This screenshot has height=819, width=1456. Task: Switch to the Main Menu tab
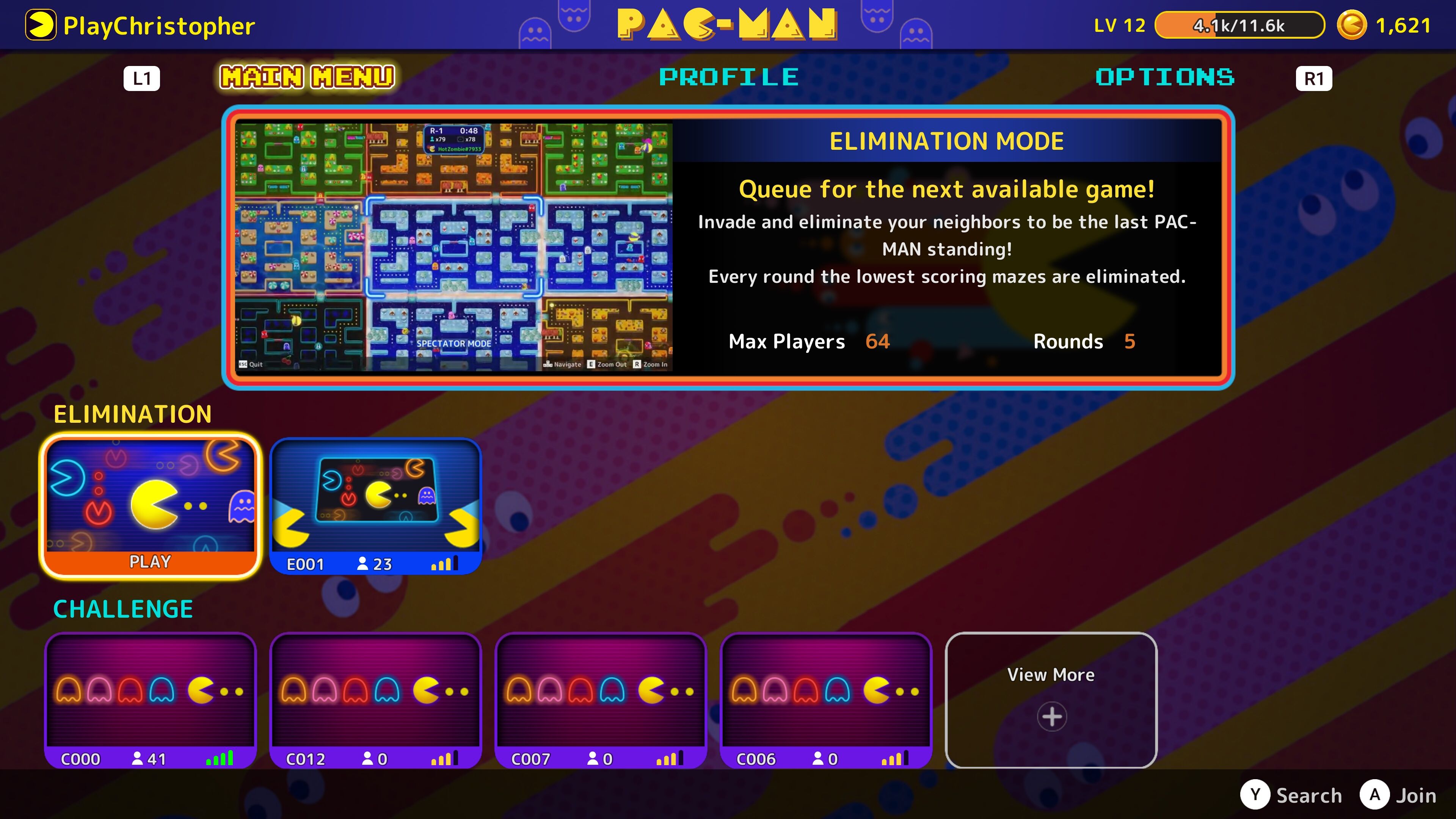[308, 77]
